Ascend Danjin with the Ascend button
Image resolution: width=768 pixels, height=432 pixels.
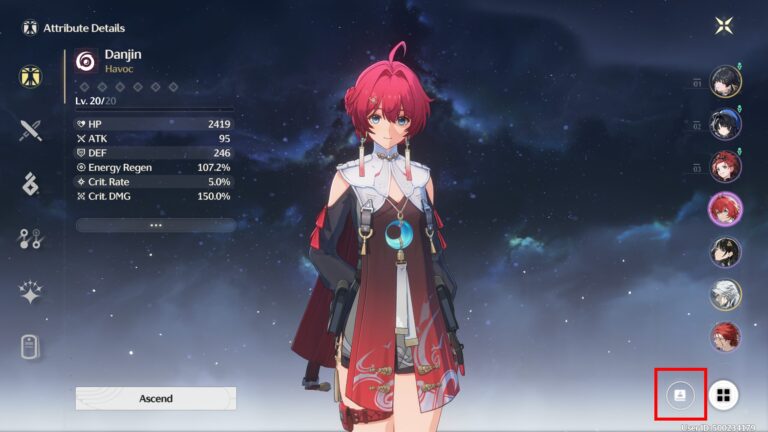155,398
